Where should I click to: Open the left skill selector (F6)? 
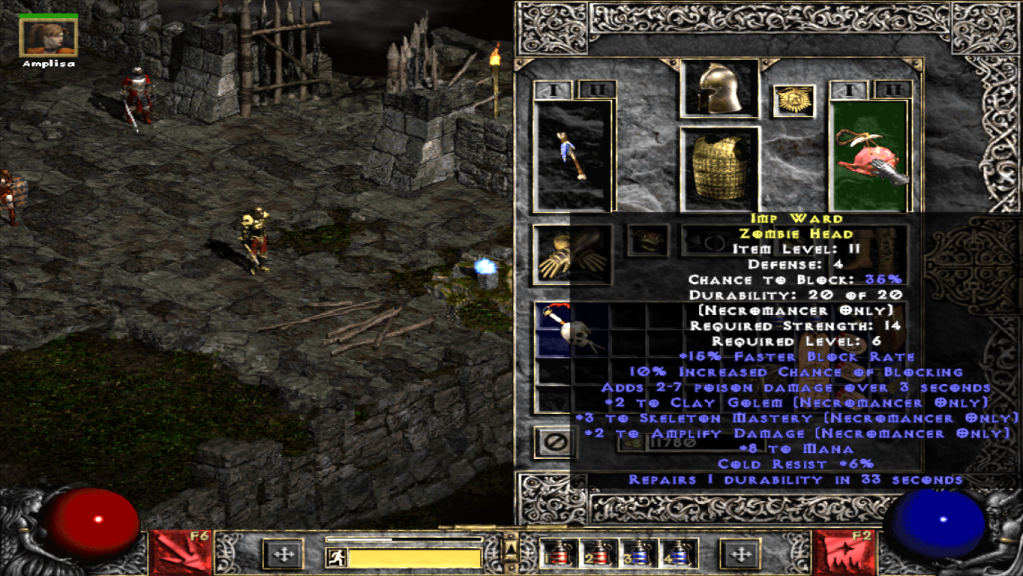[x=180, y=553]
